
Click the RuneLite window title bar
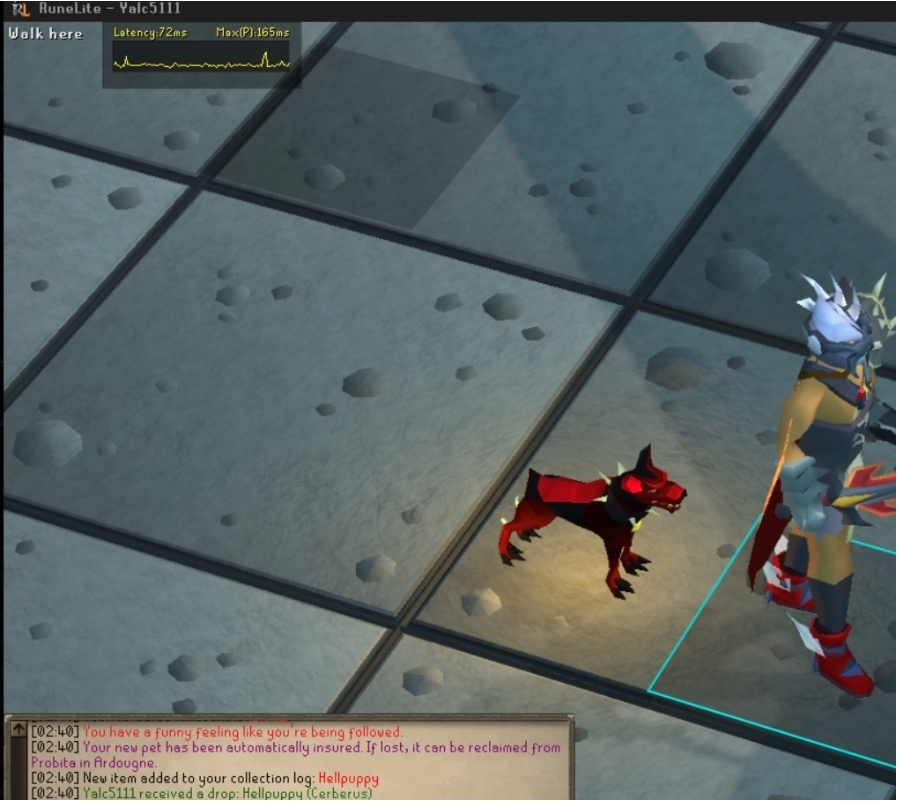click(450, 9)
